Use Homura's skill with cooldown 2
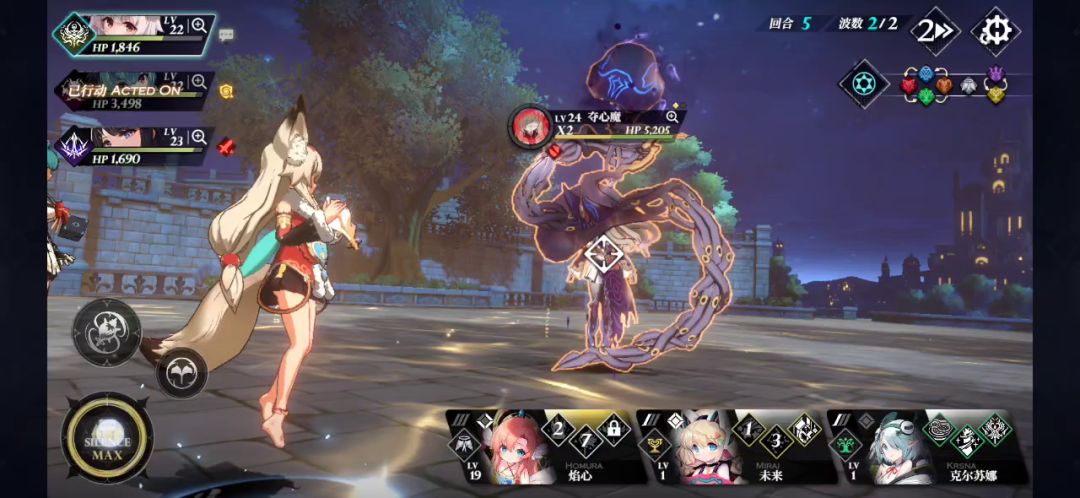1080x498 pixels. coord(558,430)
